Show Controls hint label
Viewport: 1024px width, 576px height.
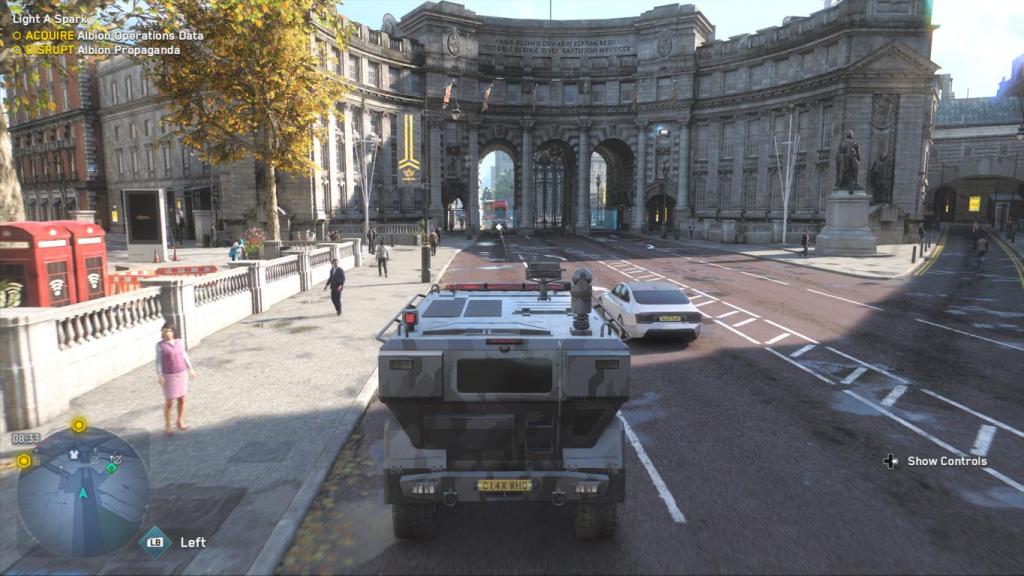pyautogui.click(x=946, y=461)
